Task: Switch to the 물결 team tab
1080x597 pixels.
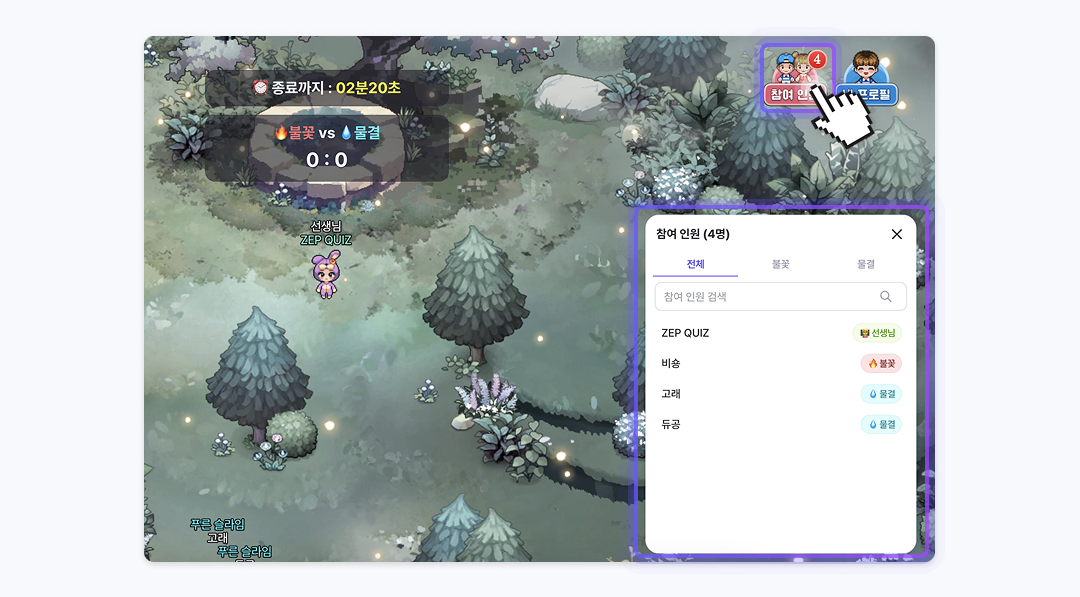Action: coord(865,265)
